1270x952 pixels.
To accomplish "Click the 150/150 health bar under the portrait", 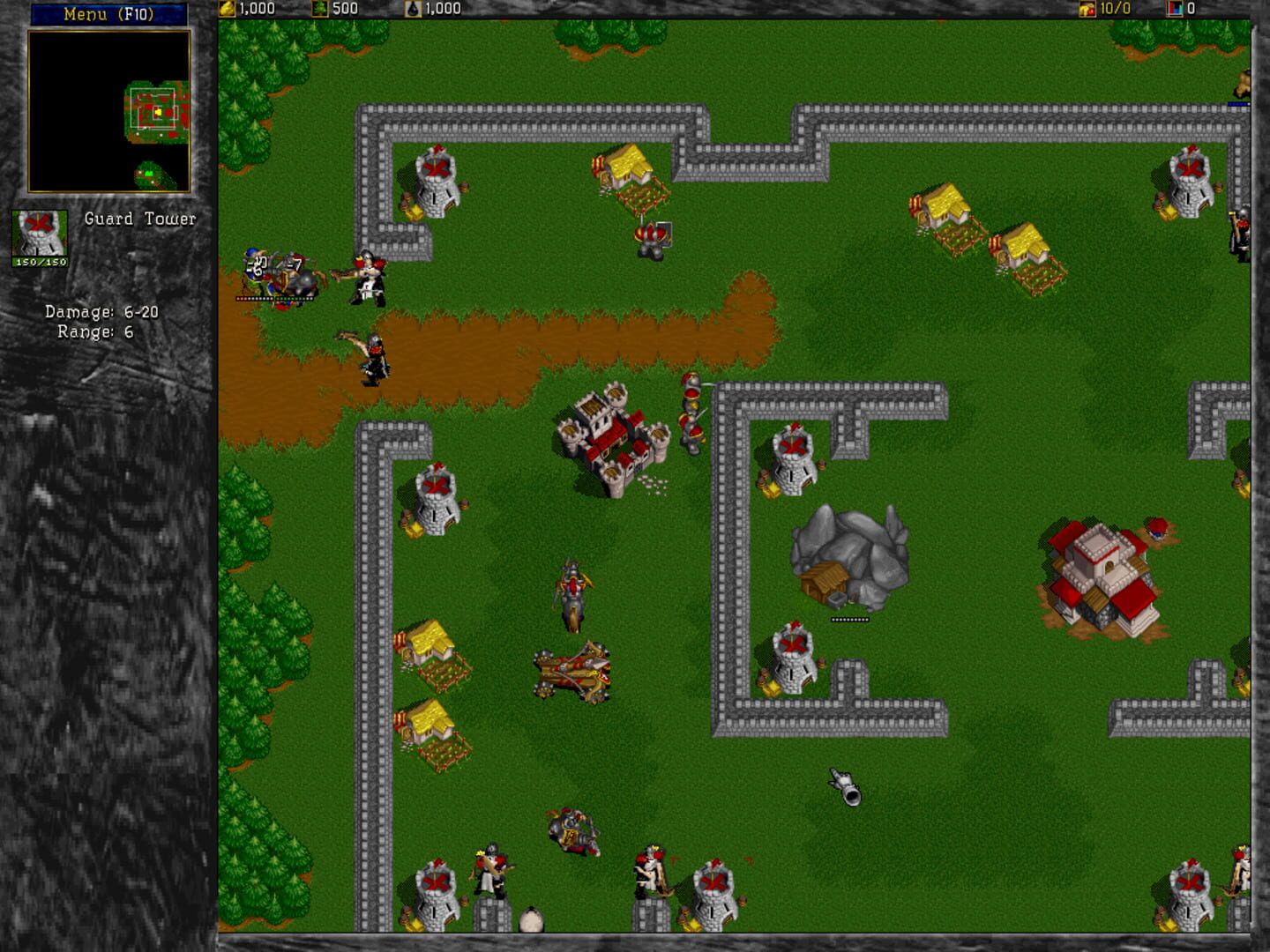I will pos(38,262).
